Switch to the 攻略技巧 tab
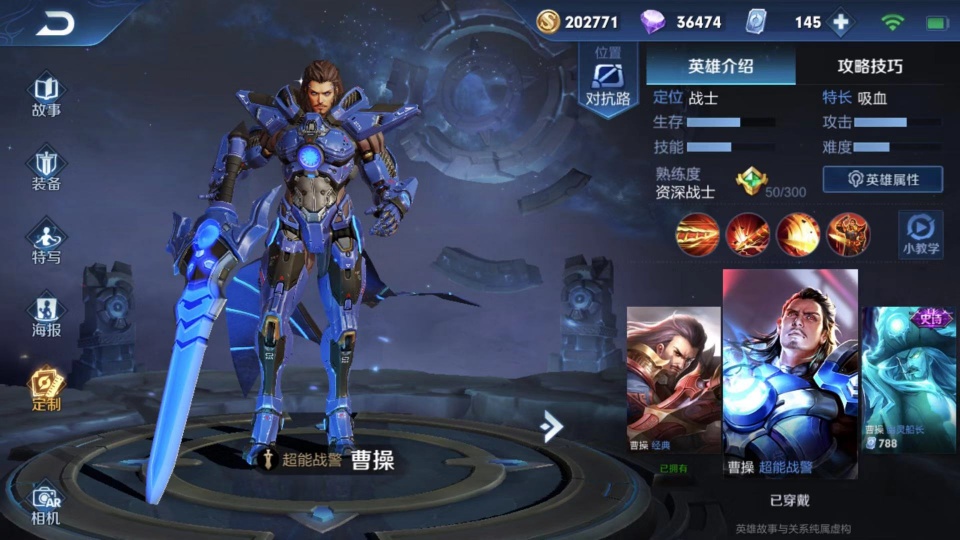 pos(869,66)
